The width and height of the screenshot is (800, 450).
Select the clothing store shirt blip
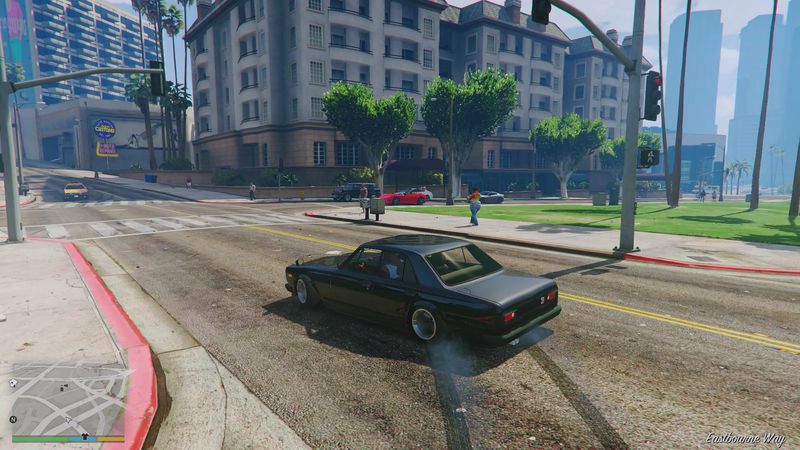coord(84,436)
